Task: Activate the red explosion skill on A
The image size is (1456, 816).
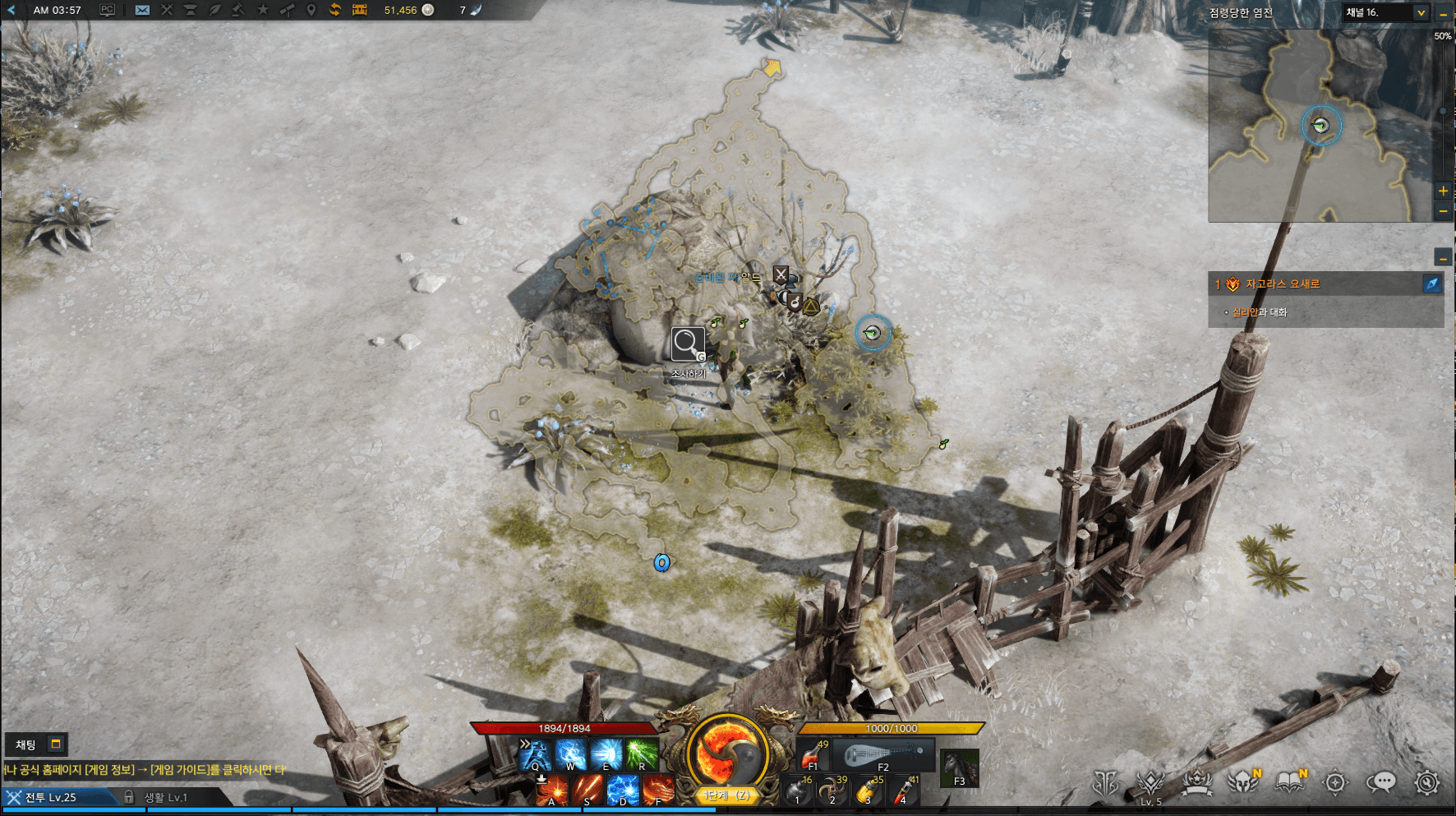Action: pos(552,791)
